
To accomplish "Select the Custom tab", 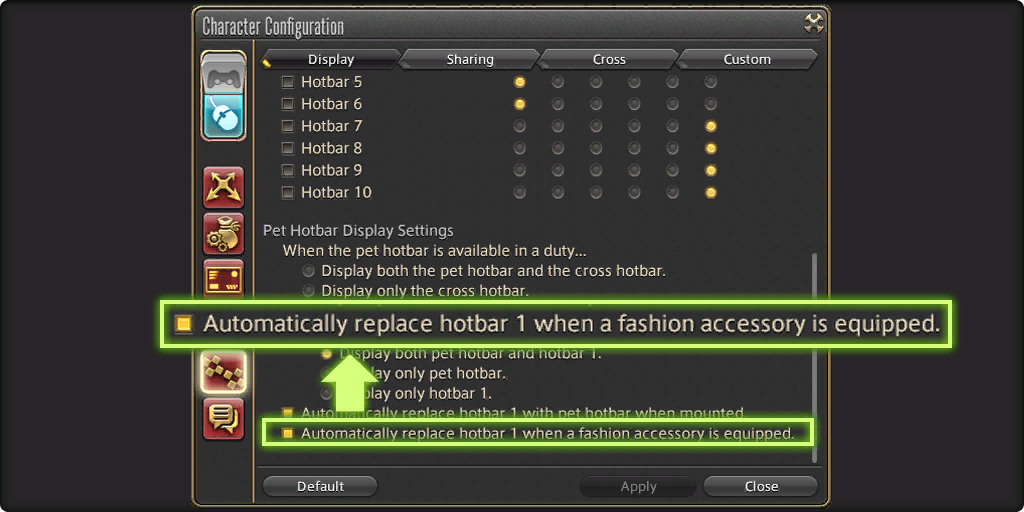I will tap(747, 60).
